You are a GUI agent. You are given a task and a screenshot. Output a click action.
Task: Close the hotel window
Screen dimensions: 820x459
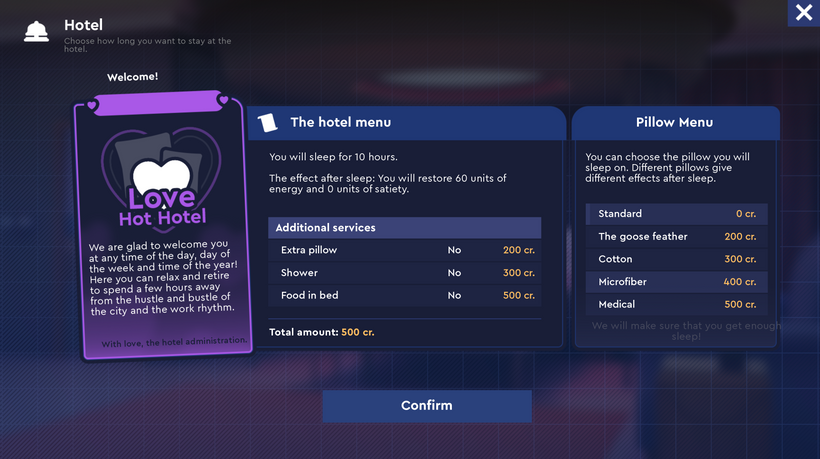tap(803, 13)
